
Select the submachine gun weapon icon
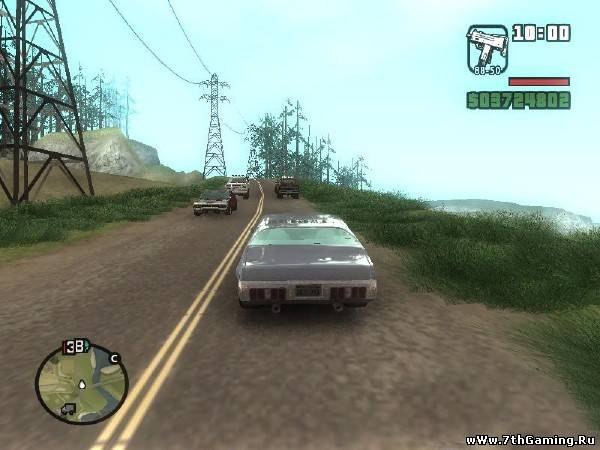coord(487,50)
